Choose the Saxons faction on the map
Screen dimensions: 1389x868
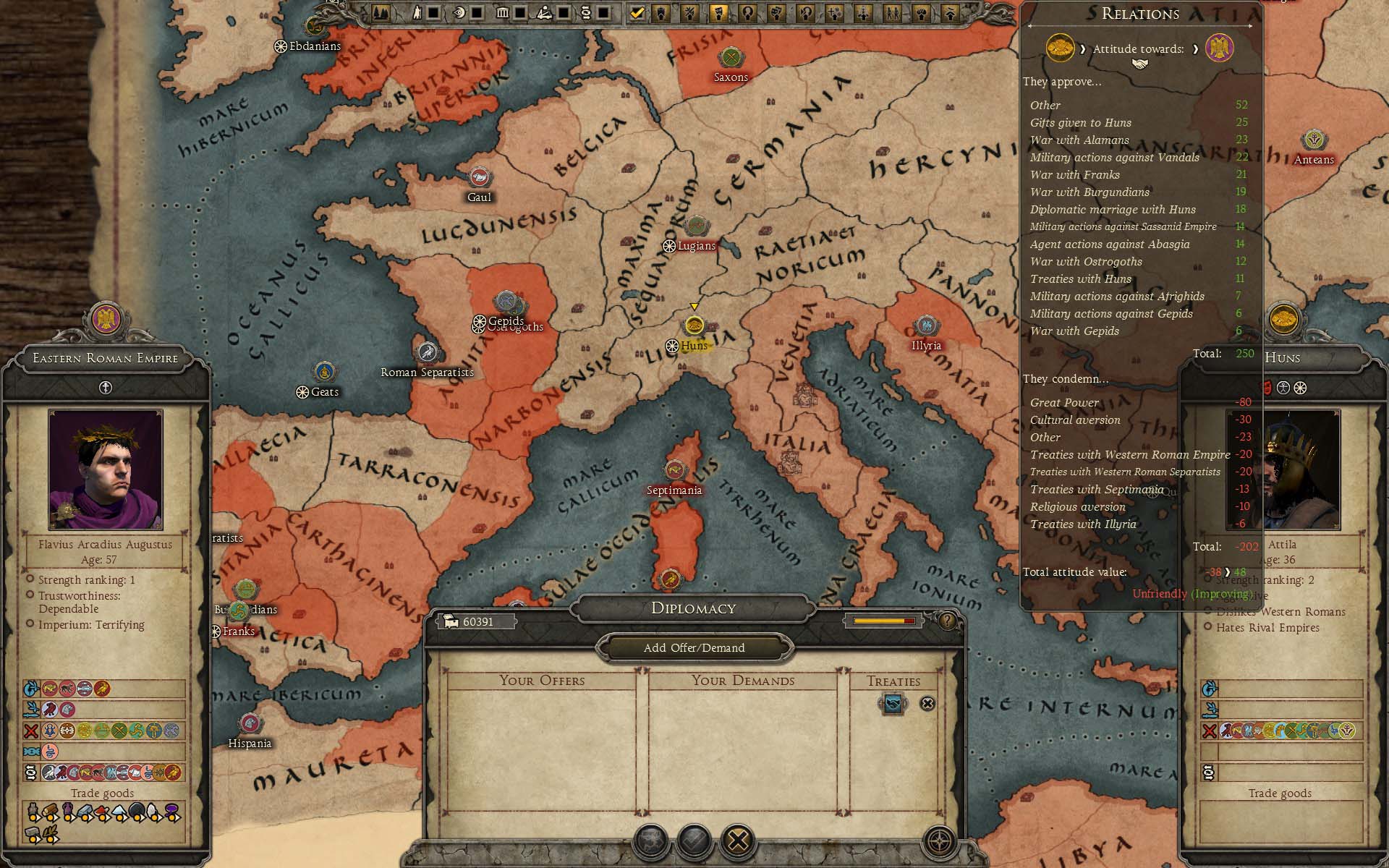point(731,57)
